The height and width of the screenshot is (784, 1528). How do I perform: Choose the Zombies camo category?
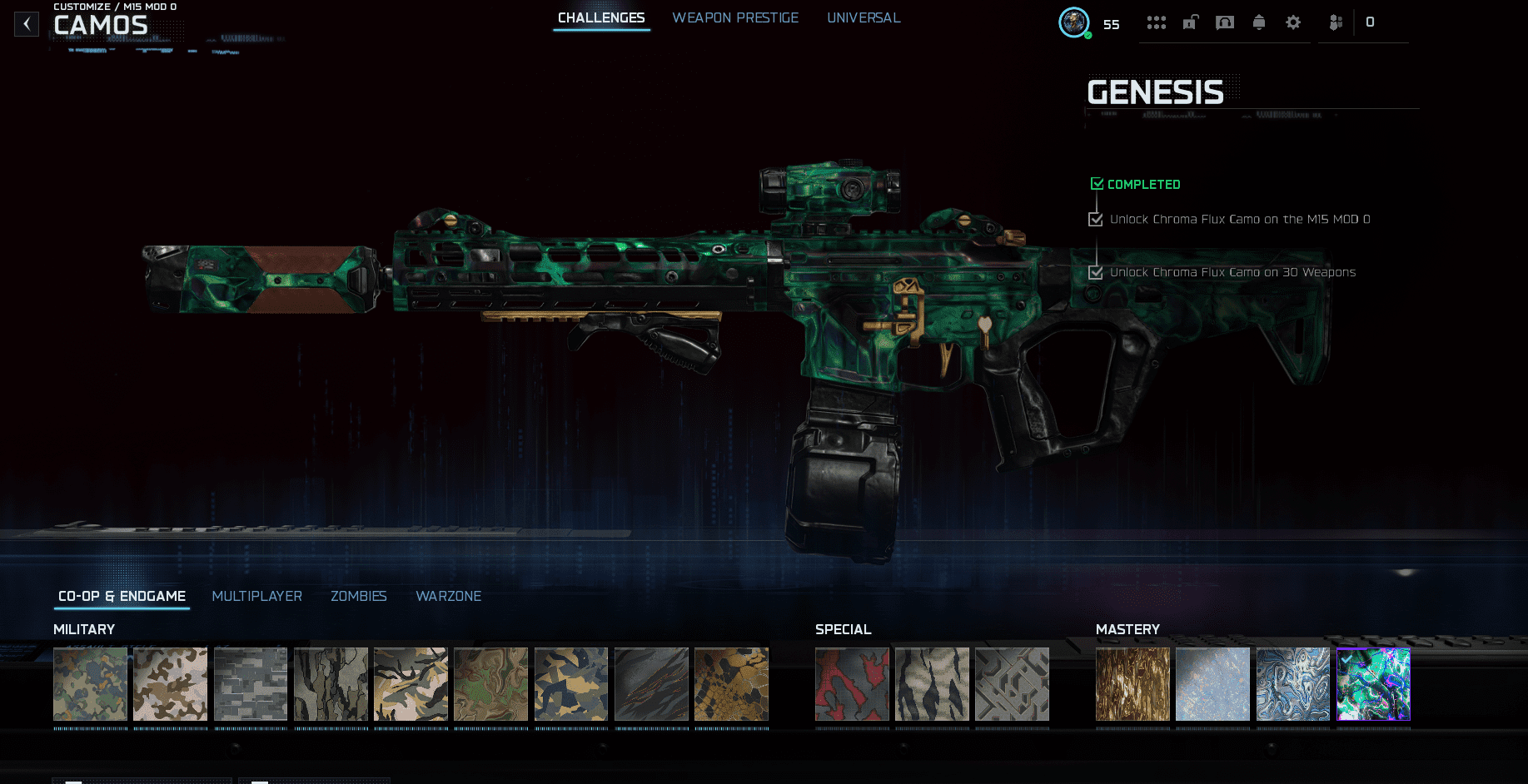coord(359,596)
